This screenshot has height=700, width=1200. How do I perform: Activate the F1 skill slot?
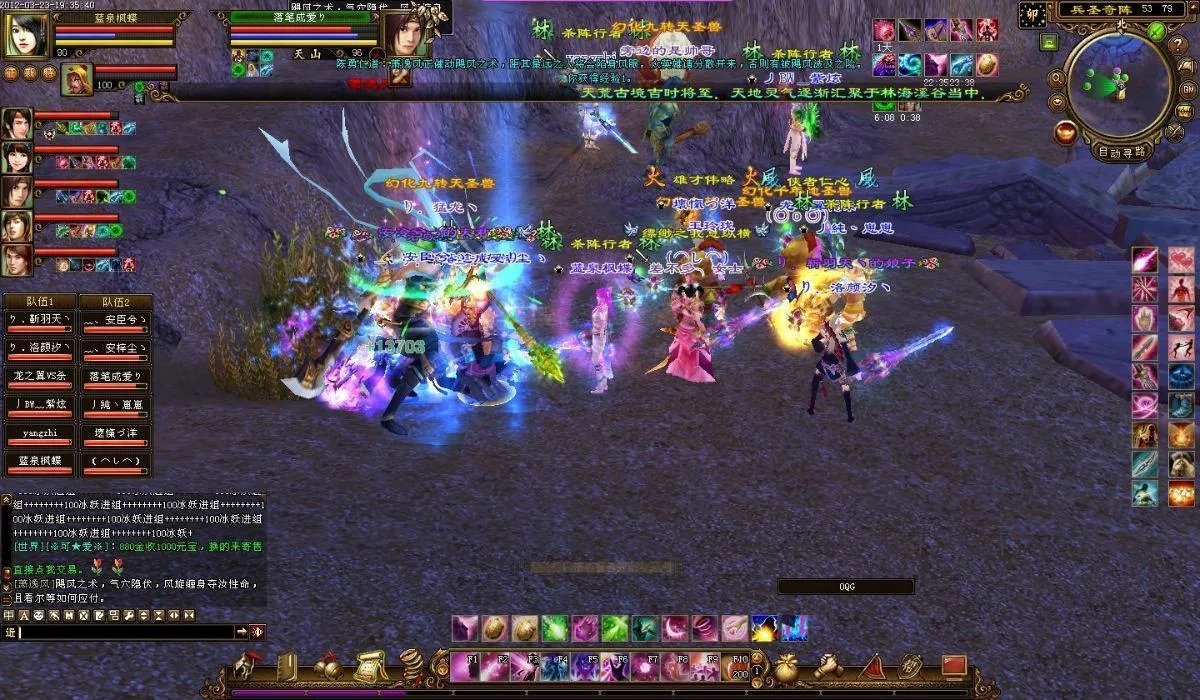465,666
